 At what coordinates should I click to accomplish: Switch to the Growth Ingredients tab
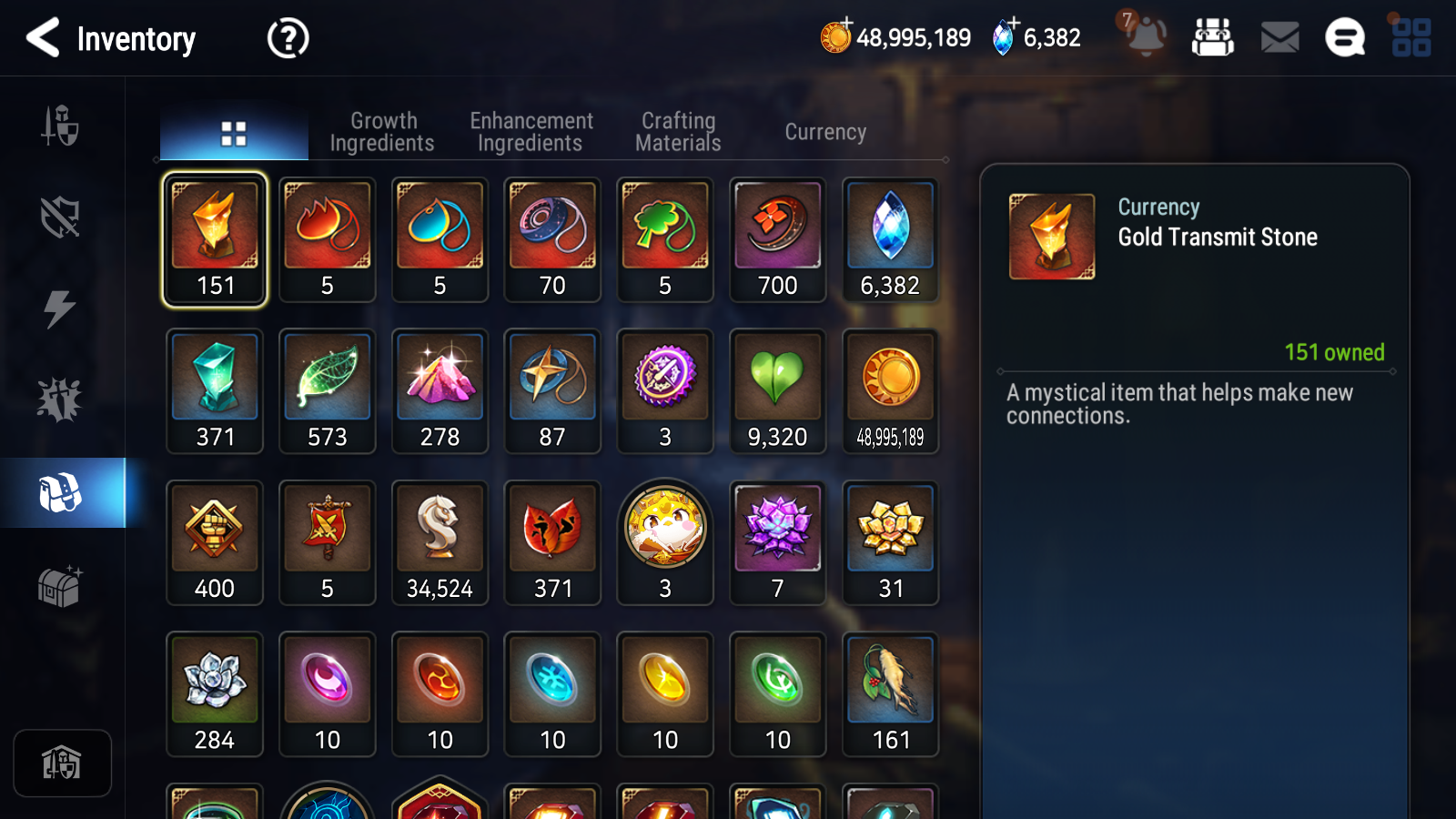[382, 132]
